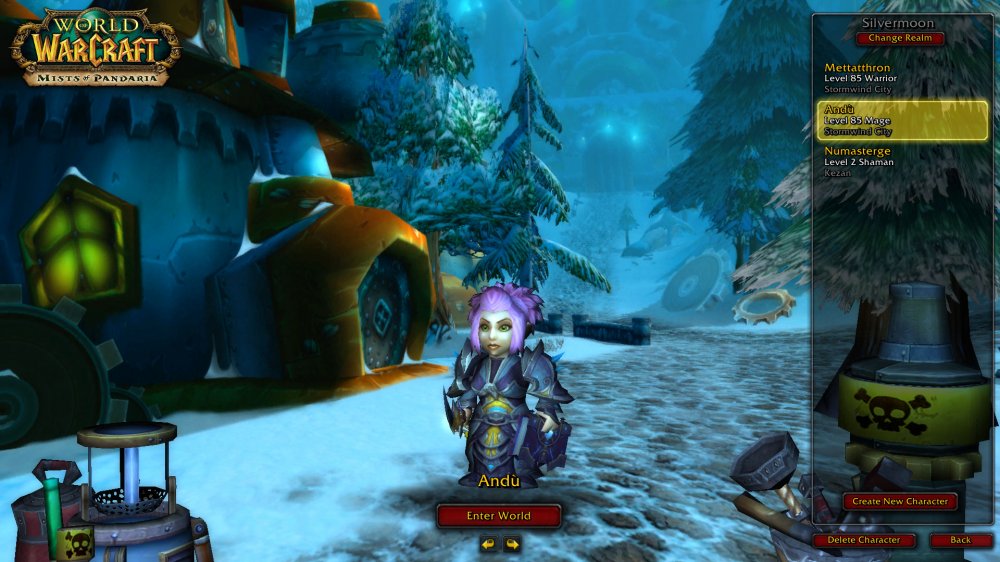Screen dimensions: 1000x562
Task: Enter the world with Andù
Action: [x=499, y=516]
